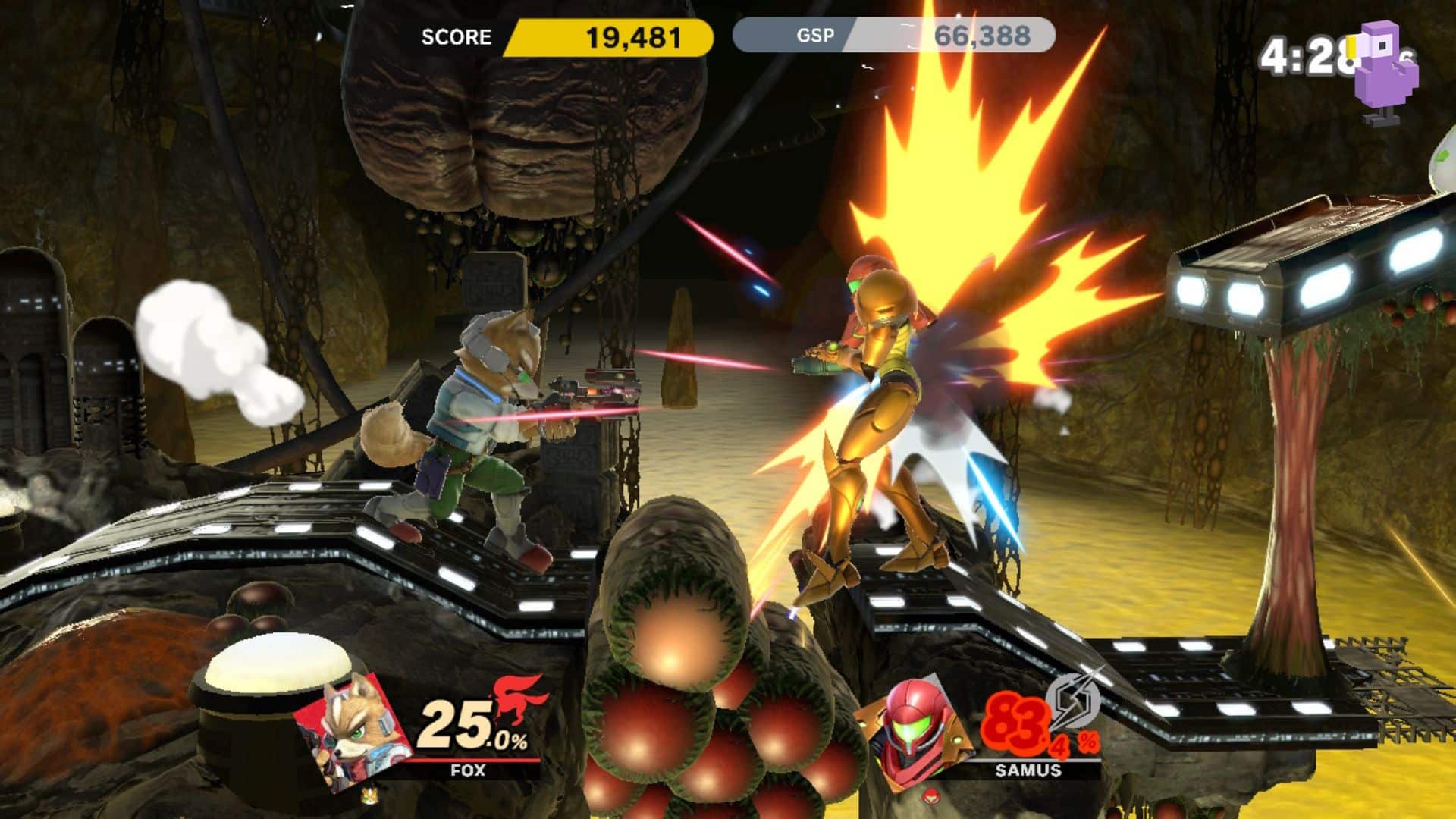This screenshot has height=819, width=1456.
Task: Select the small Metroid badge under Samus's portrait
Action: [930, 797]
